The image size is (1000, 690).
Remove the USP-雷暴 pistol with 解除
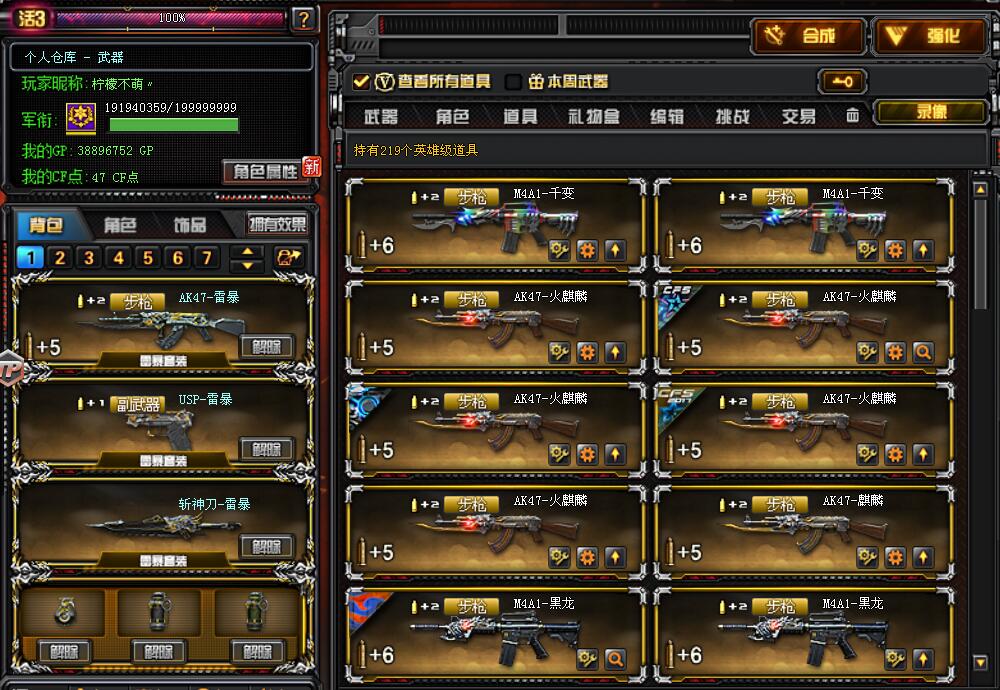[x=266, y=449]
